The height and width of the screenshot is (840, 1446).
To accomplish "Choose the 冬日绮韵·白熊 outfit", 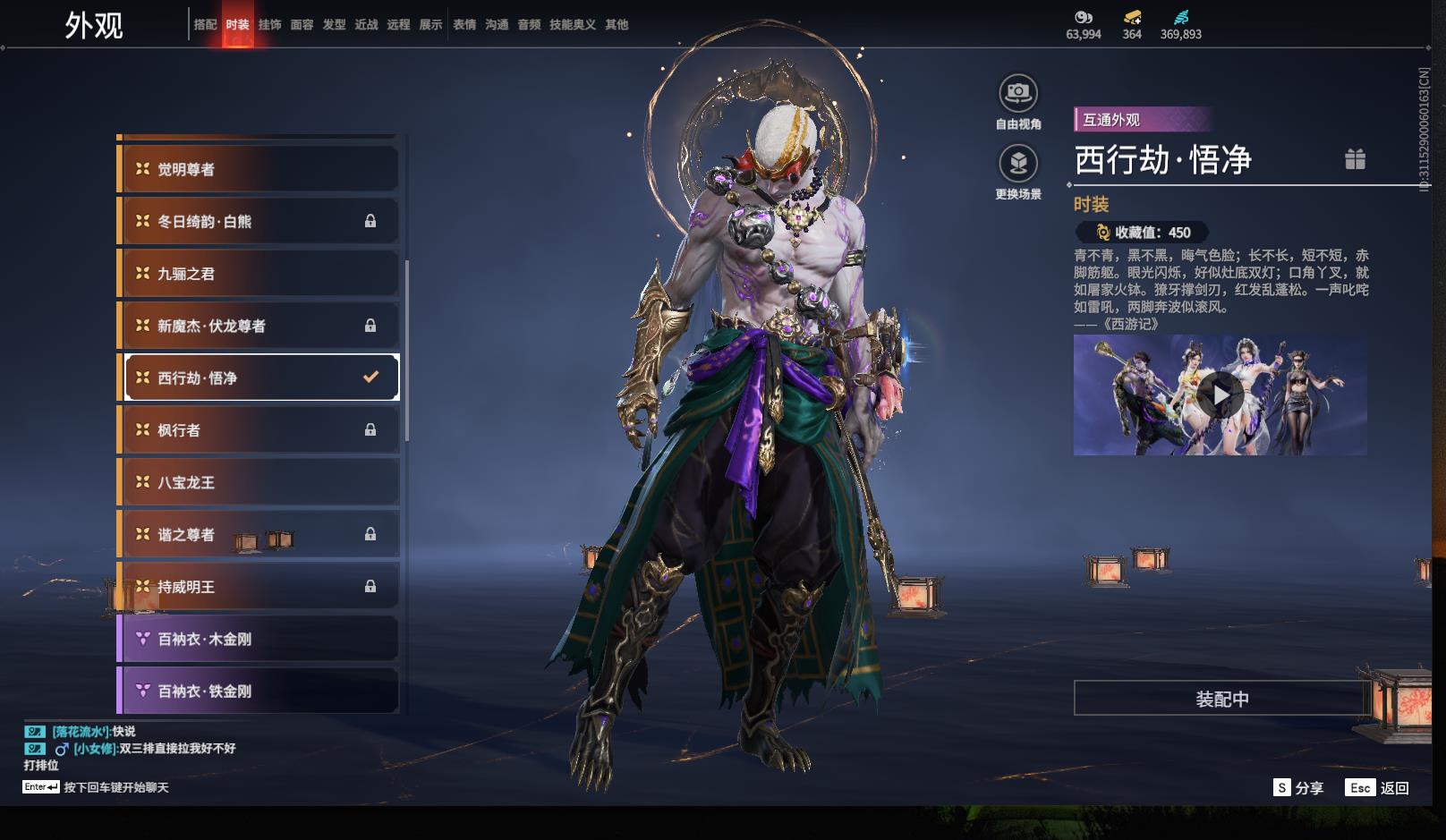I will point(259,221).
